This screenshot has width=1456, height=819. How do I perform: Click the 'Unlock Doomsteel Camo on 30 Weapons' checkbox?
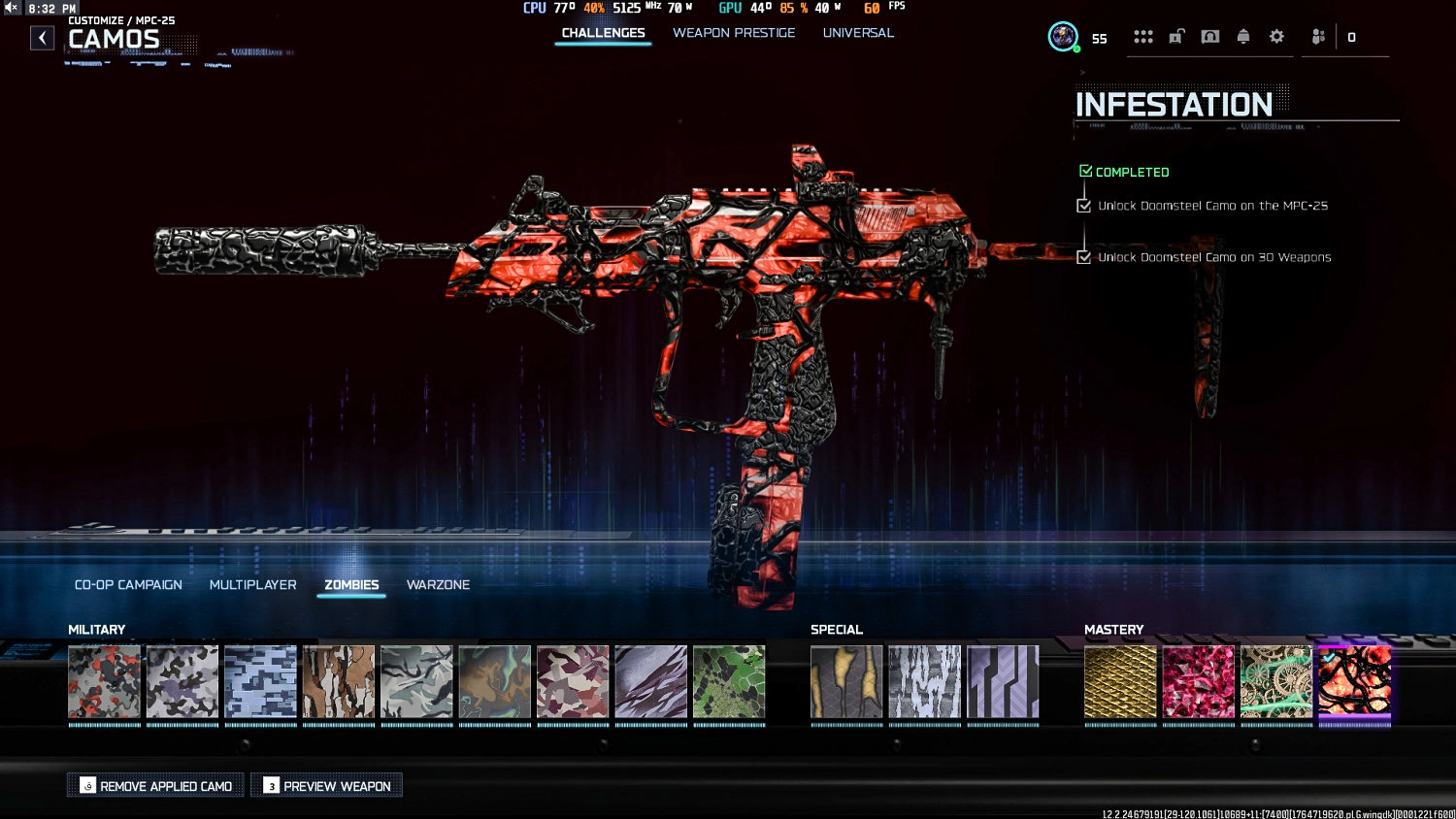pos(1084,257)
